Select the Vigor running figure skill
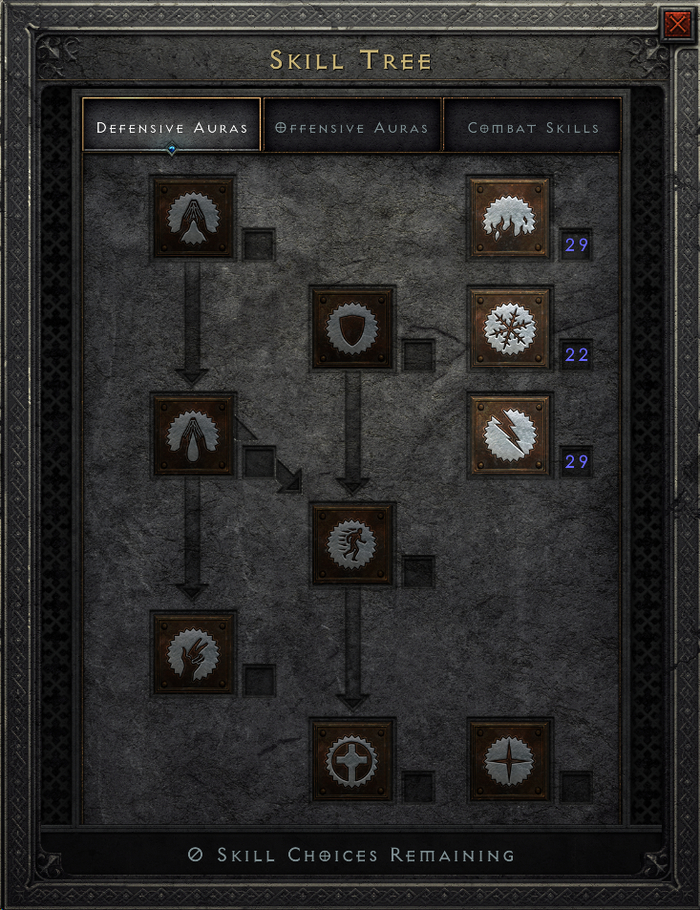Viewport: 700px width, 910px height. click(x=352, y=544)
